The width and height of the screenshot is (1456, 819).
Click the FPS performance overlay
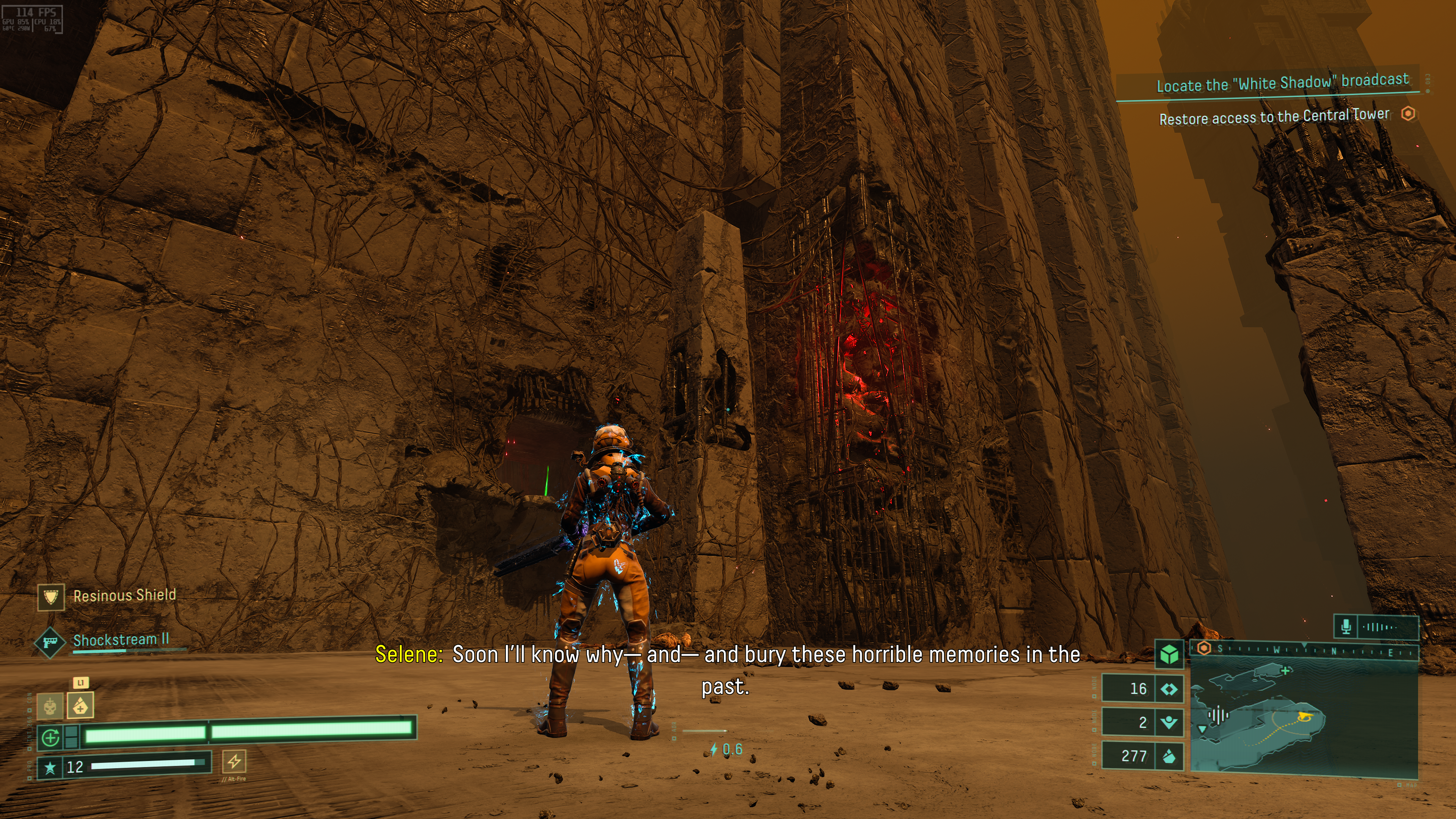pyautogui.click(x=32, y=19)
